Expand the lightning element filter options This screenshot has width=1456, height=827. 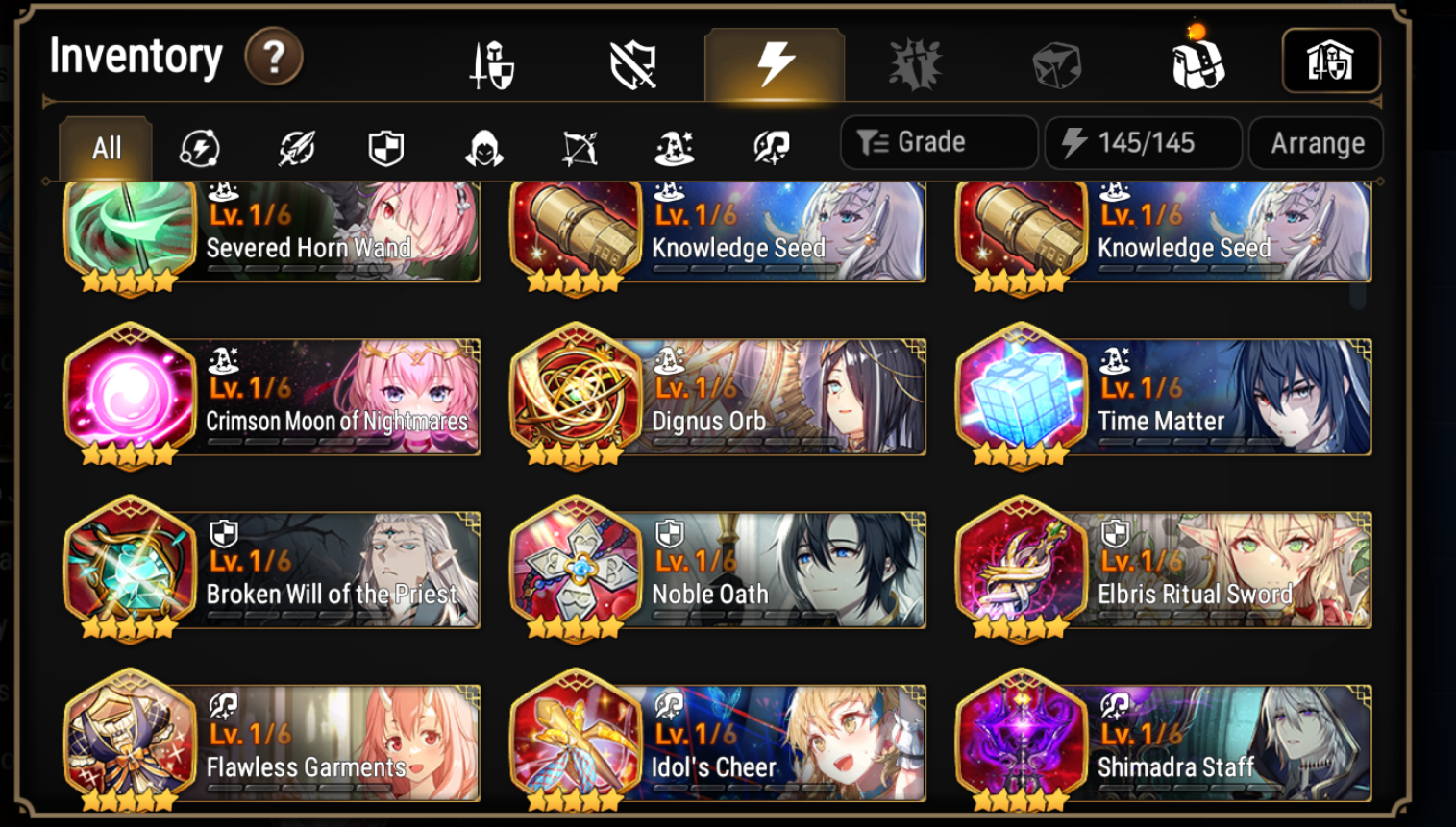pyautogui.click(x=197, y=146)
